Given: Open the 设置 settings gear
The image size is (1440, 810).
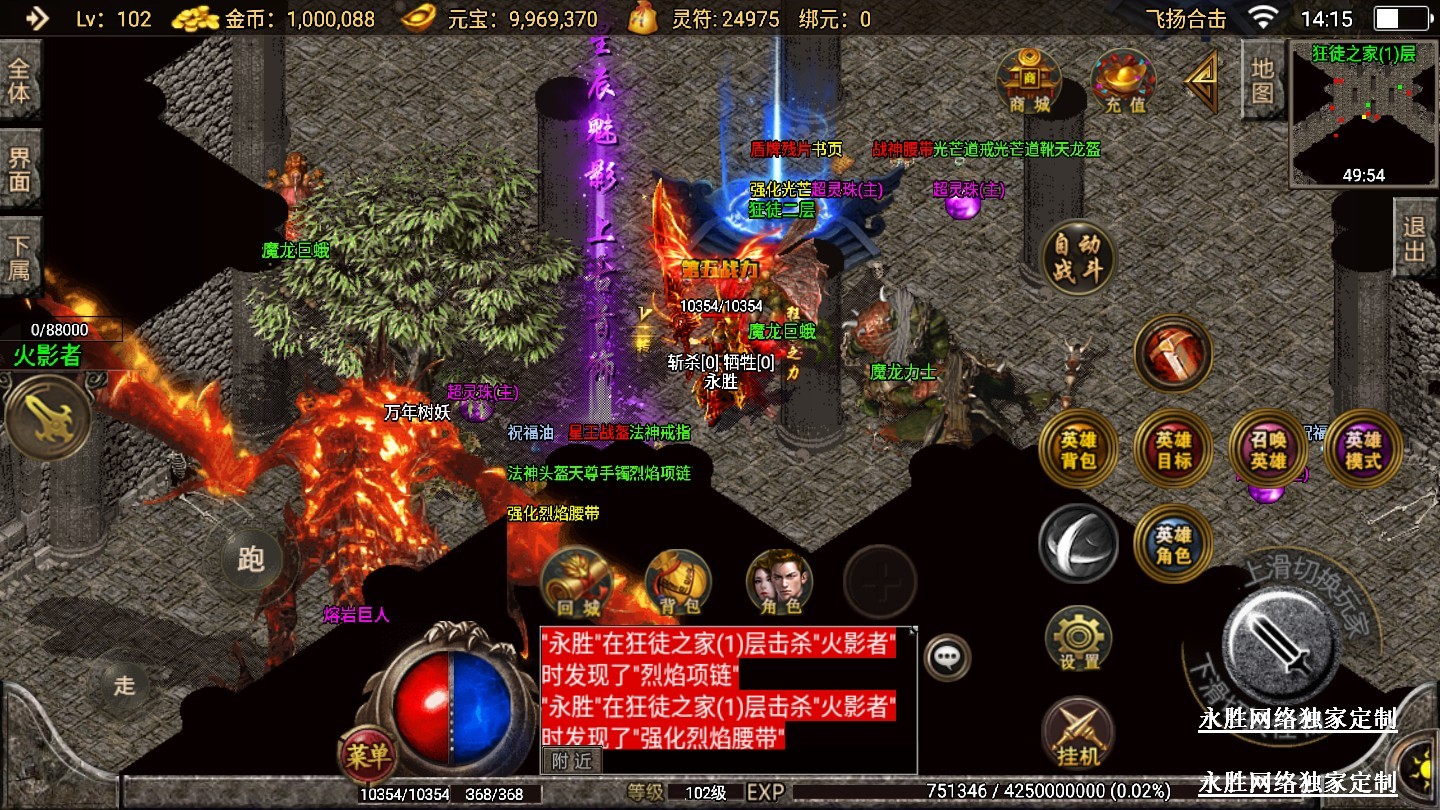Looking at the screenshot, I should tap(1079, 638).
